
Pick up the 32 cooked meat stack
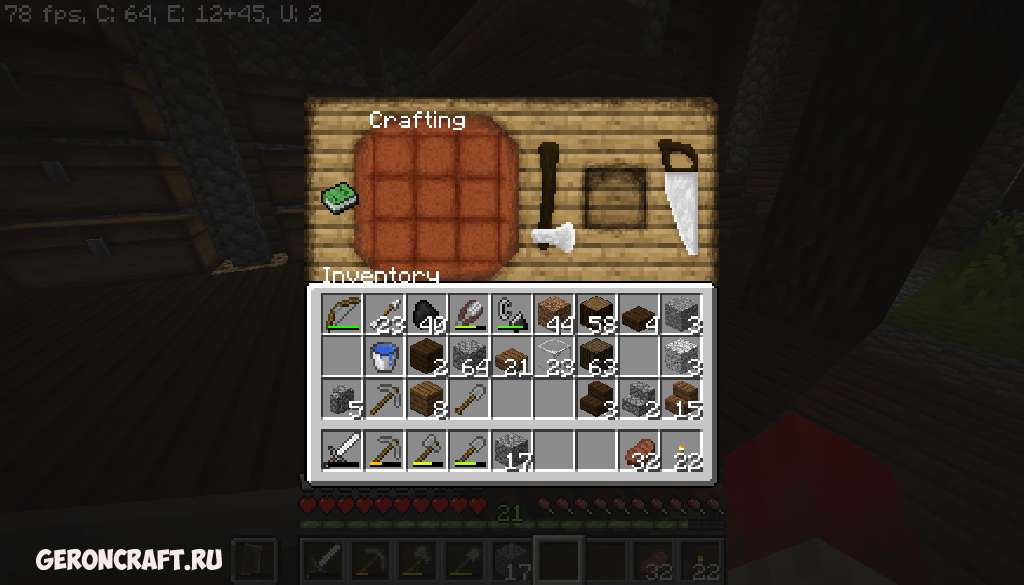pyautogui.click(x=639, y=450)
